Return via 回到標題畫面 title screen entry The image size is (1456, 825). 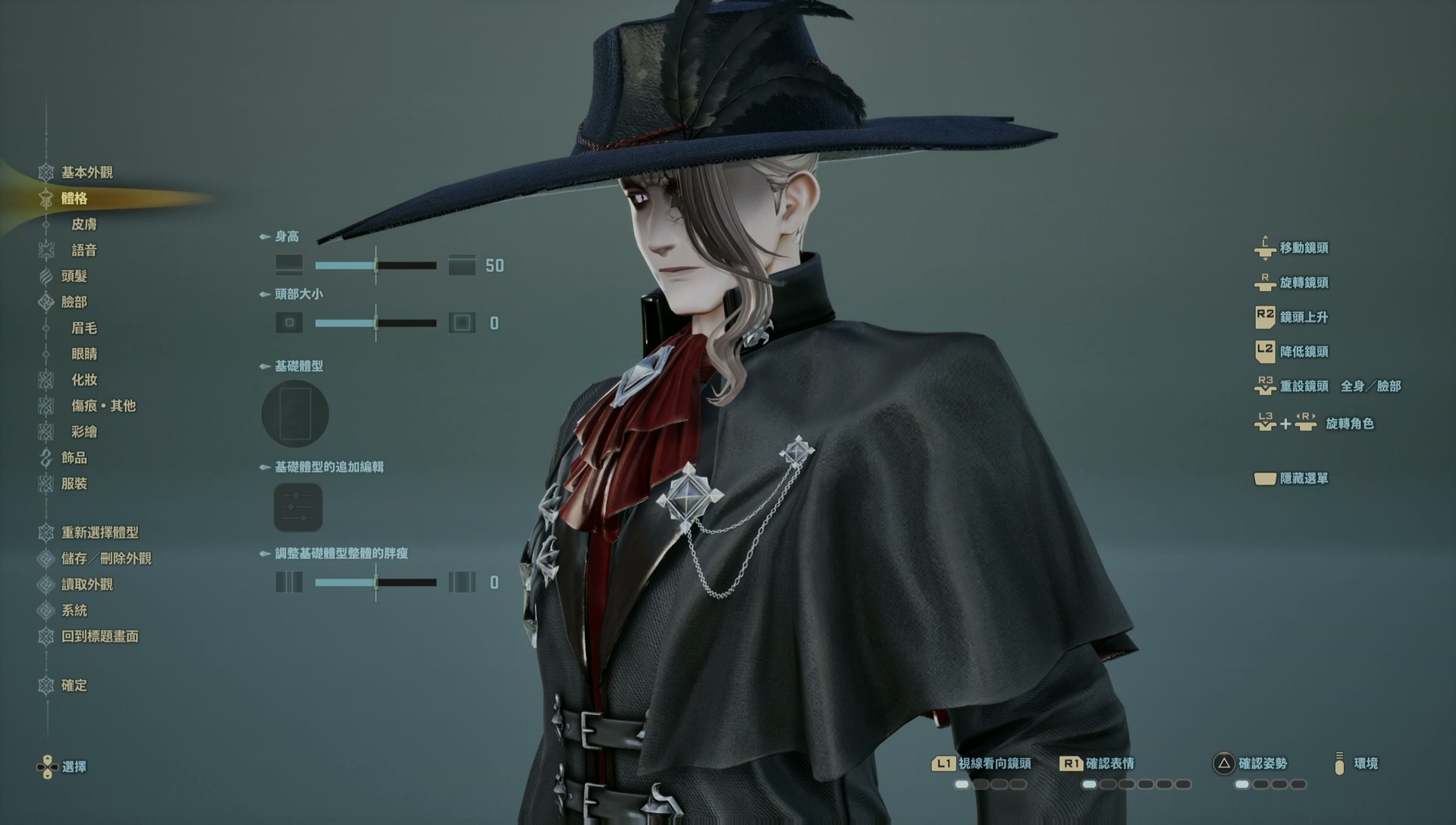pos(99,637)
